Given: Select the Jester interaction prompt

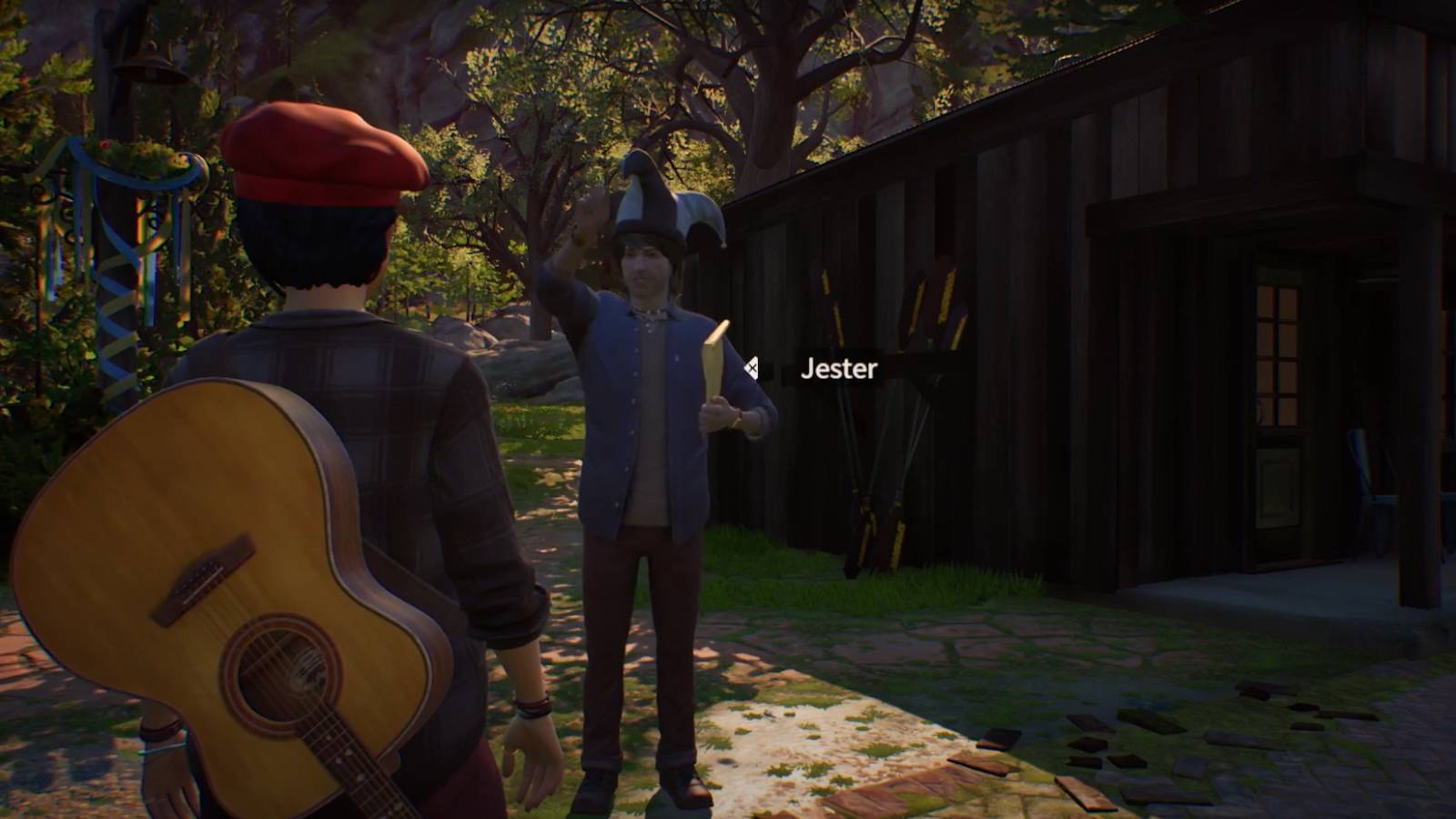Looking at the screenshot, I should pyautogui.click(x=819, y=369).
